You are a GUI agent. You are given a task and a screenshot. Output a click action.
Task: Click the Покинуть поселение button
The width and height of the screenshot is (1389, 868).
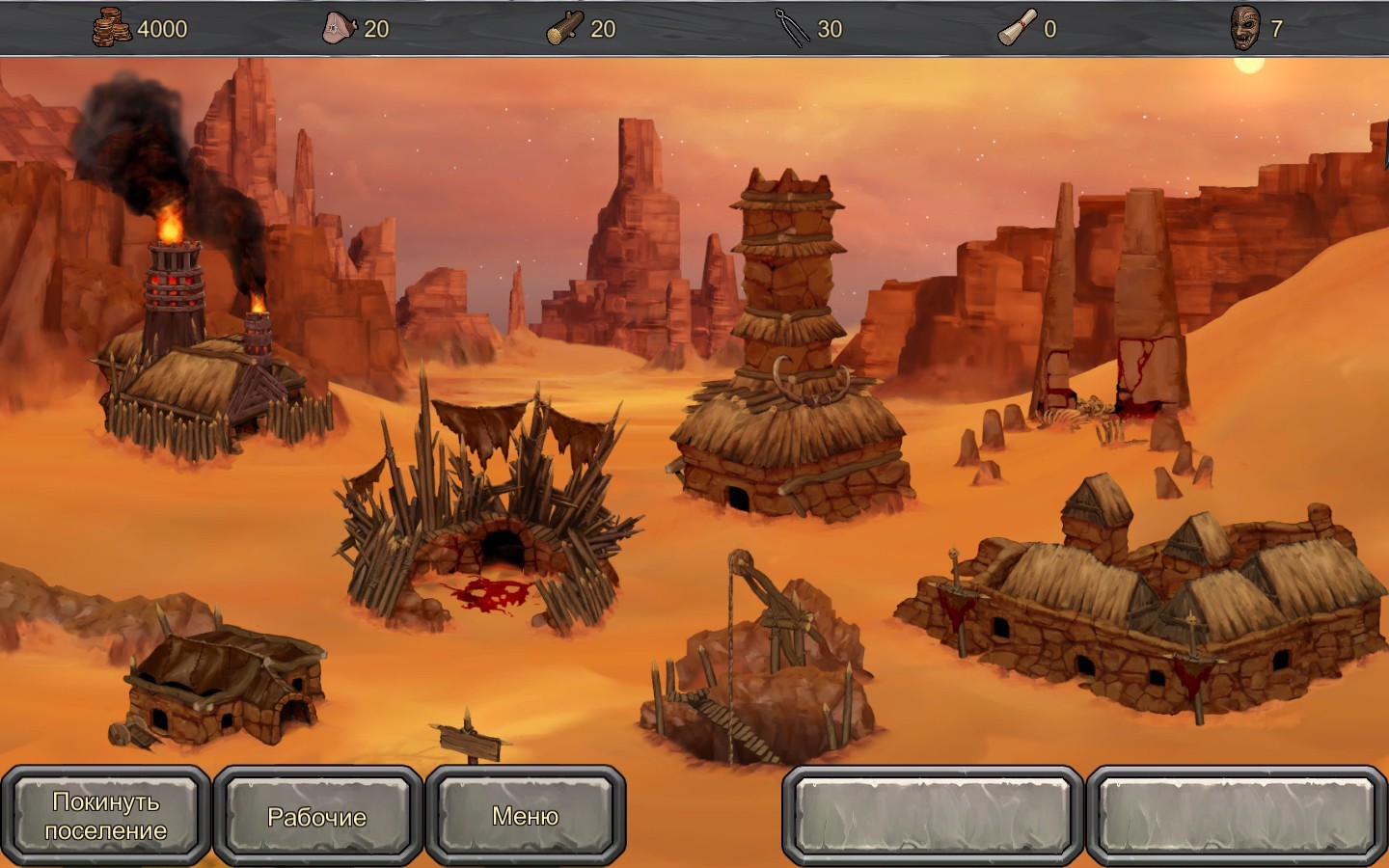pyautogui.click(x=106, y=816)
